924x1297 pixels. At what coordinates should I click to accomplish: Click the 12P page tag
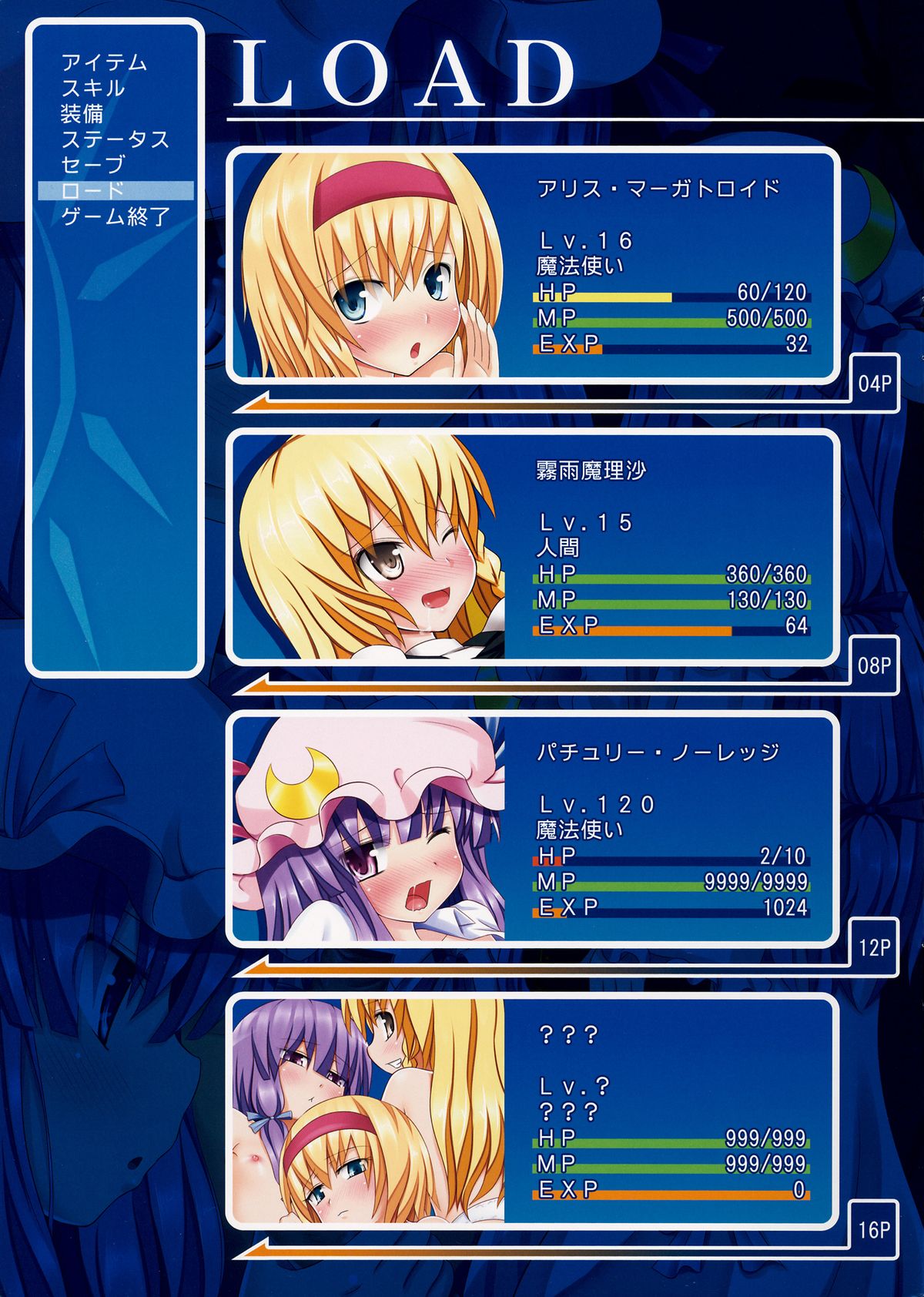click(874, 947)
